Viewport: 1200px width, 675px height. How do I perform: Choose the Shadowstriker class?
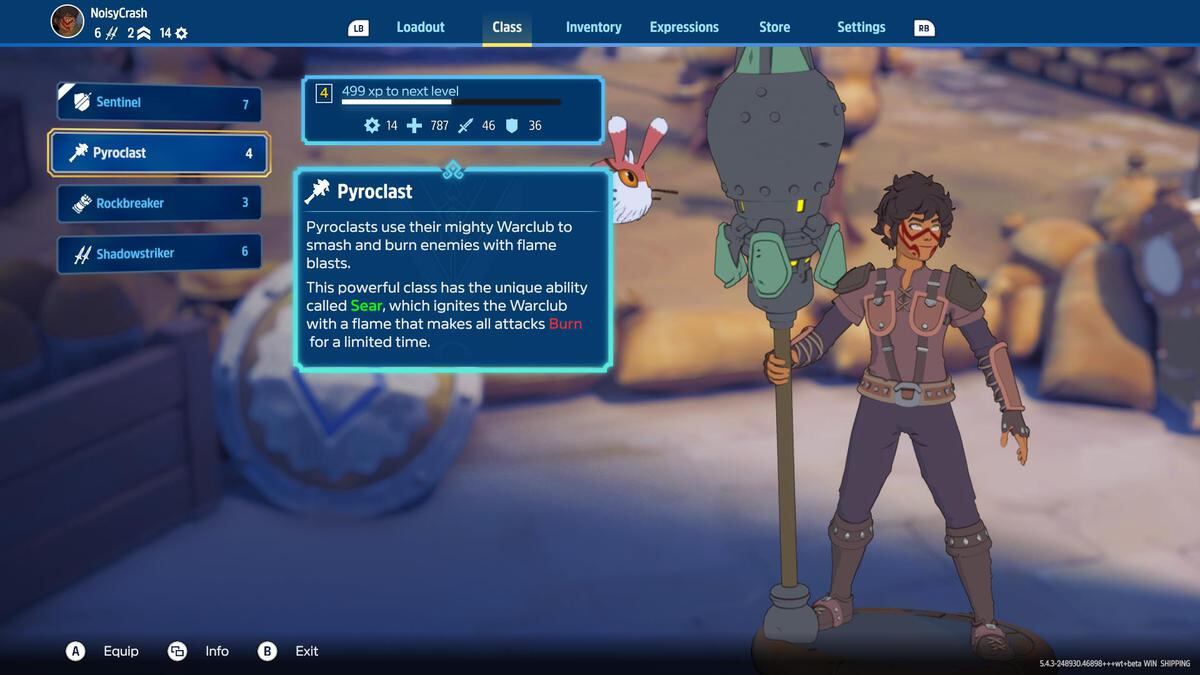(x=160, y=253)
